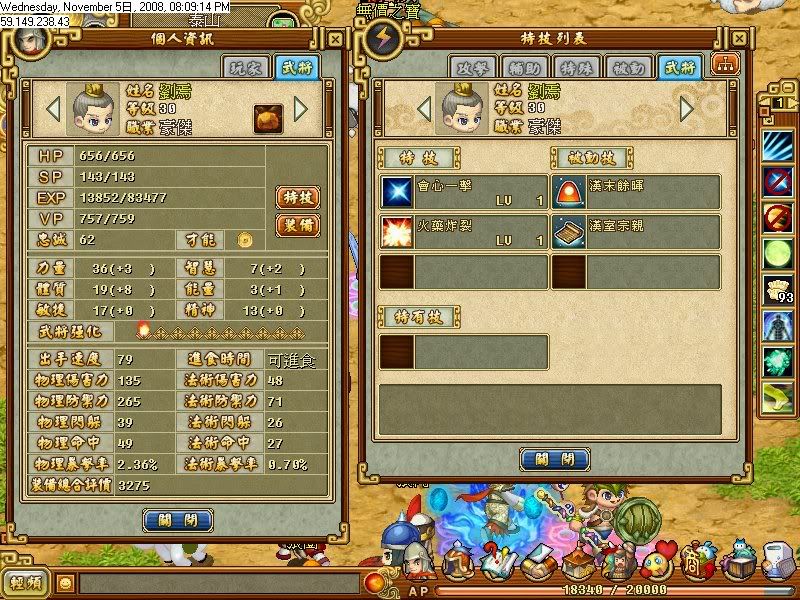Click the 輕頻 chat channel button
Screen dimensions: 800x600
25,583
